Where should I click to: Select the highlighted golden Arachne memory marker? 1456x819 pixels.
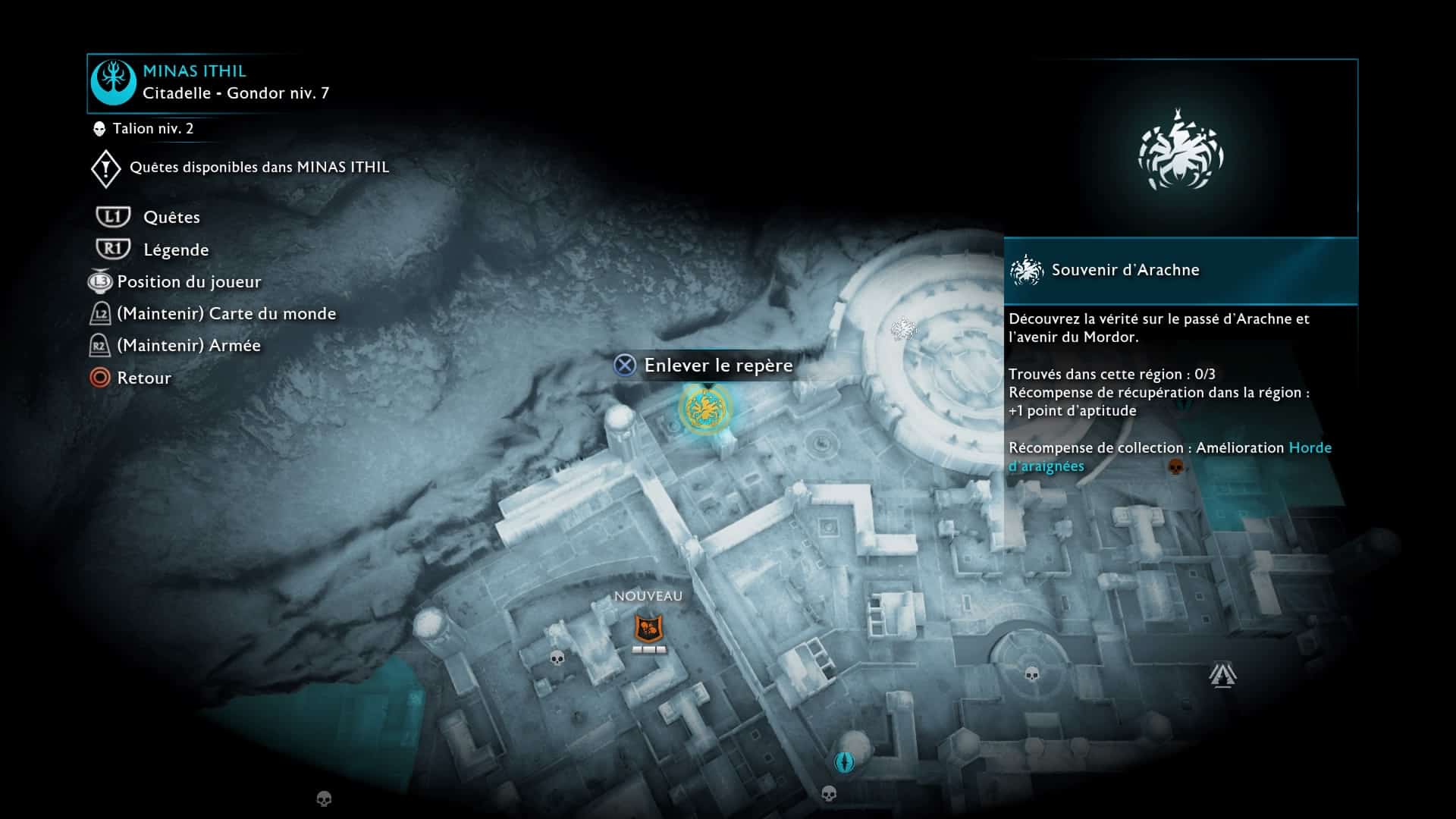pyautogui.click(x=705, y=409)
